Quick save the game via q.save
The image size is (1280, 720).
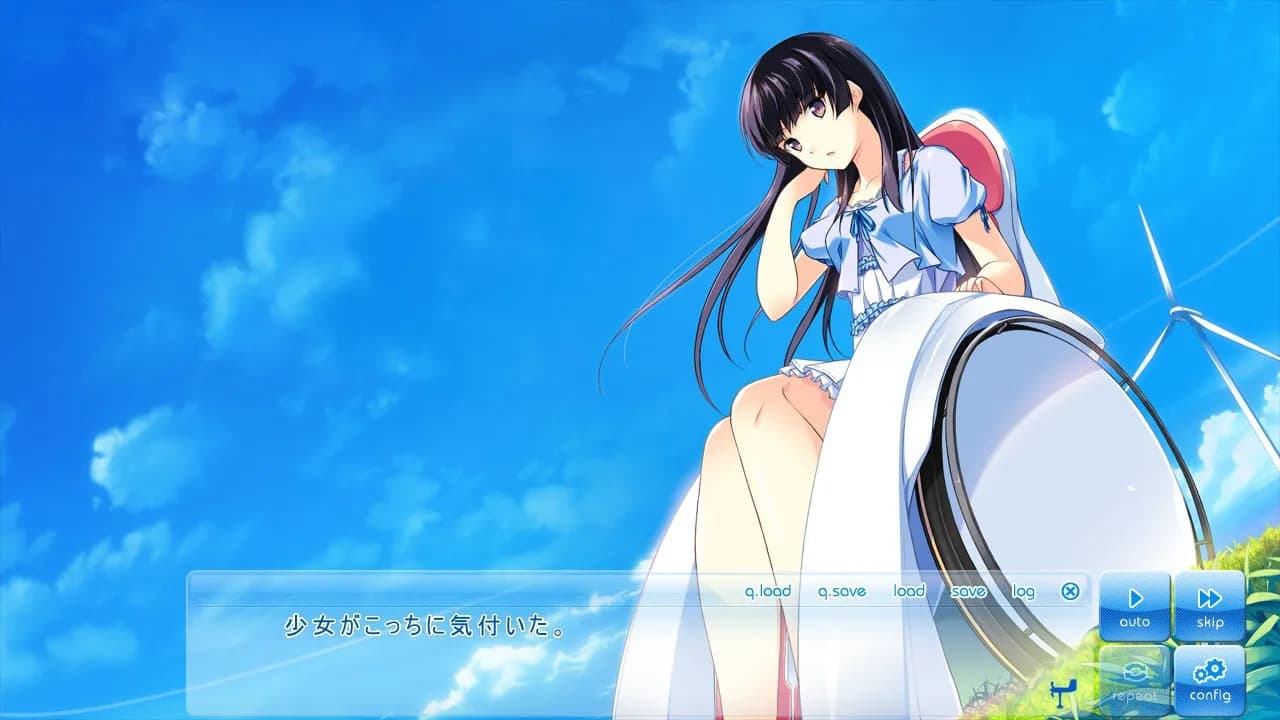(x=841, y=591)
